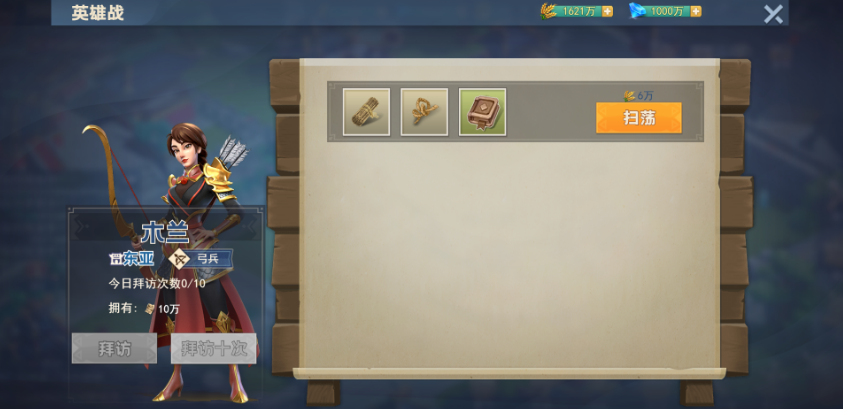843x409 pixels.
Task: Inspect the brown book reward item
Action: click(482, 112)
